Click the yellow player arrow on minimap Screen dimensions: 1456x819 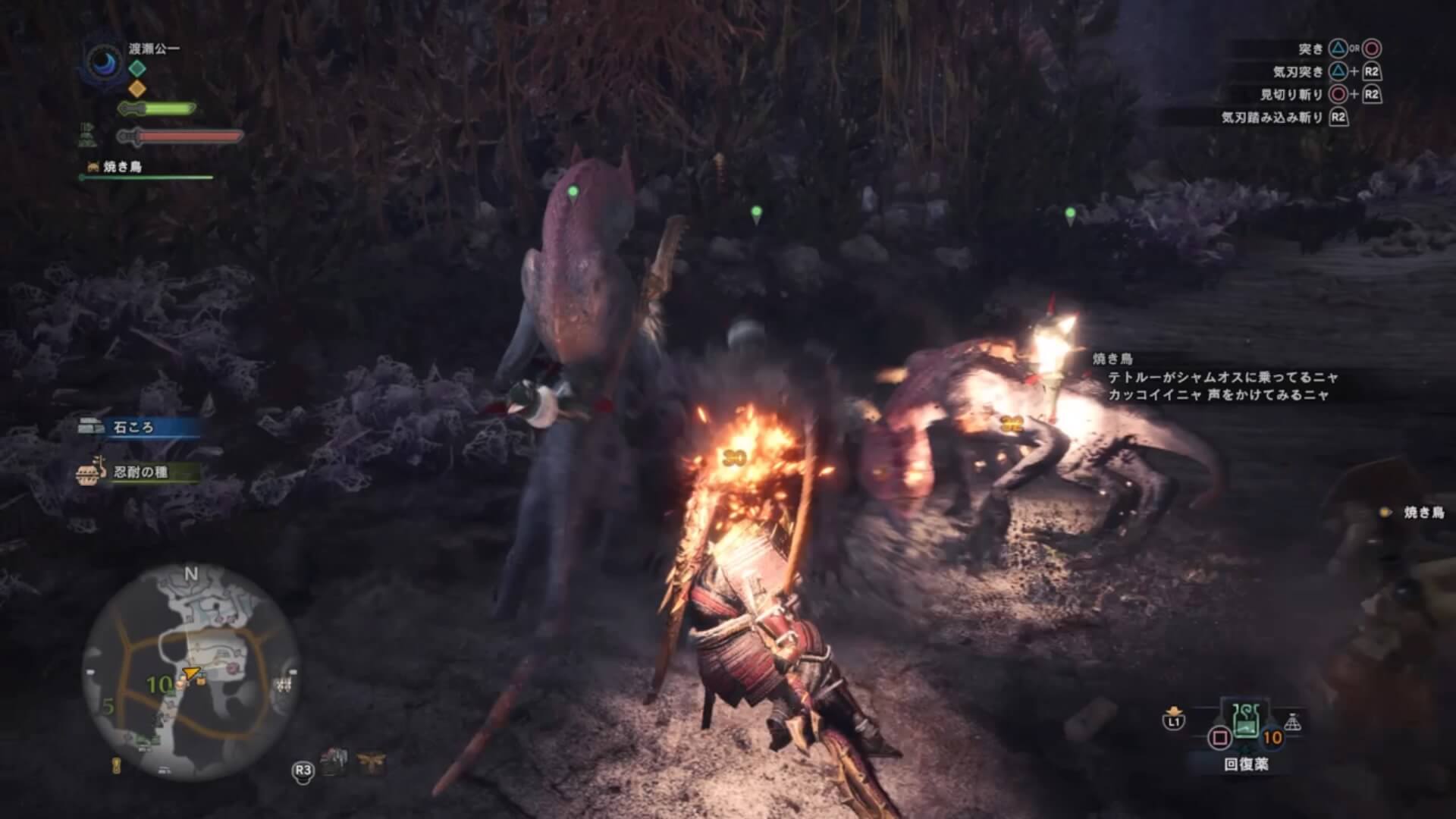tap(190, 672)
